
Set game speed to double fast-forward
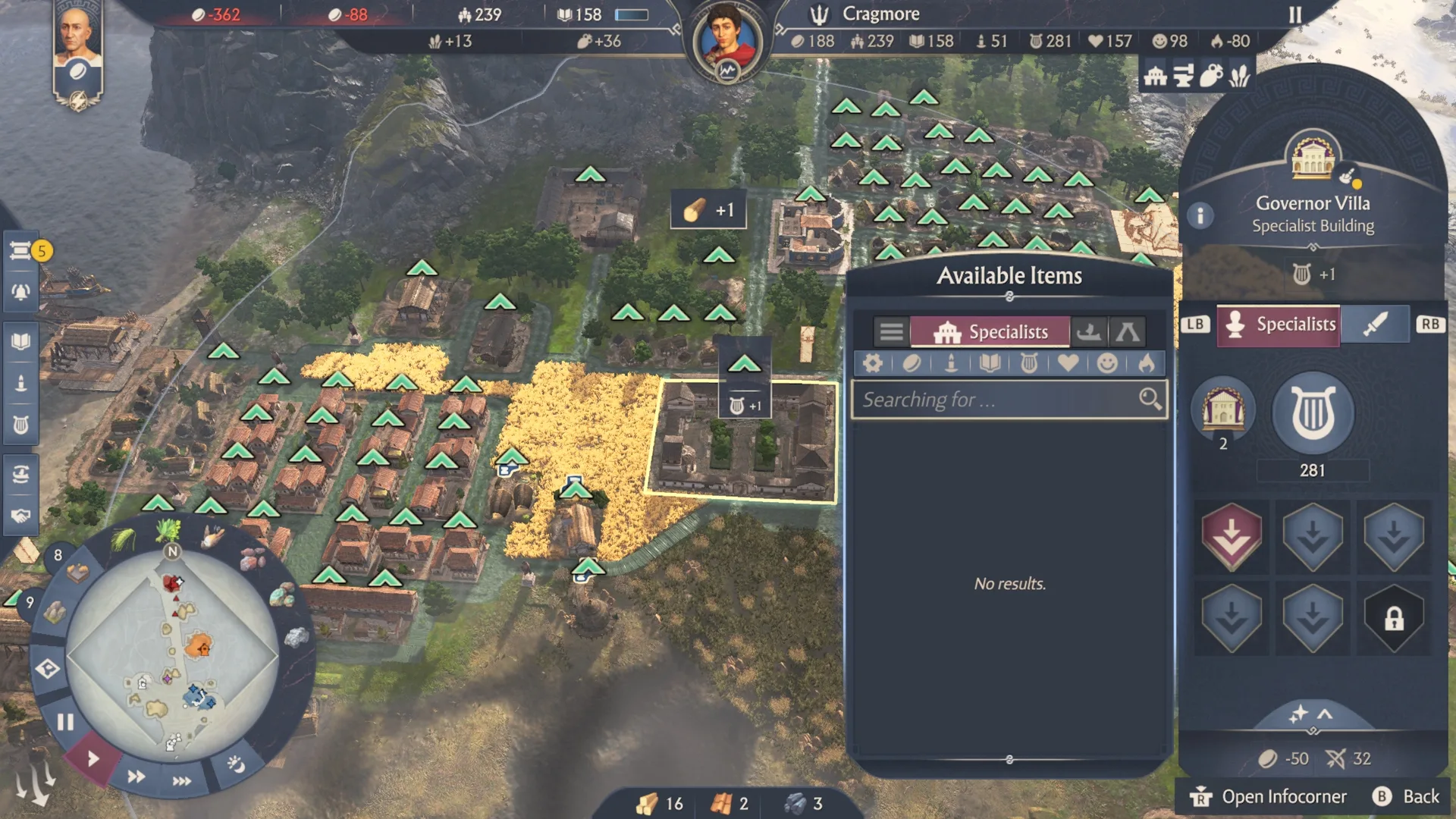pyautogui.click(x=136, y=777)
